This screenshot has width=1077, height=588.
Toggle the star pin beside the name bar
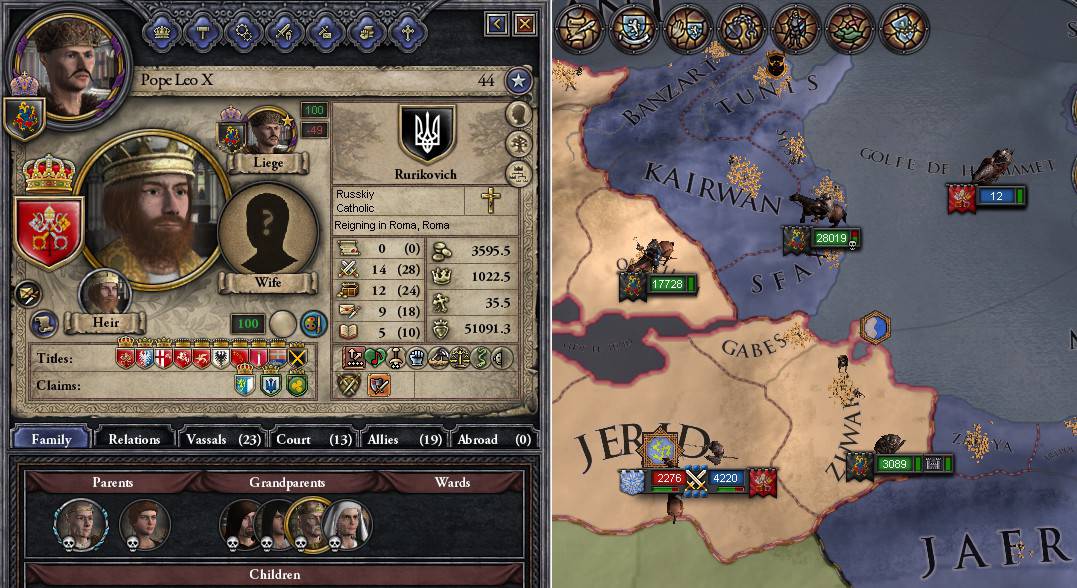click(517, 81)
